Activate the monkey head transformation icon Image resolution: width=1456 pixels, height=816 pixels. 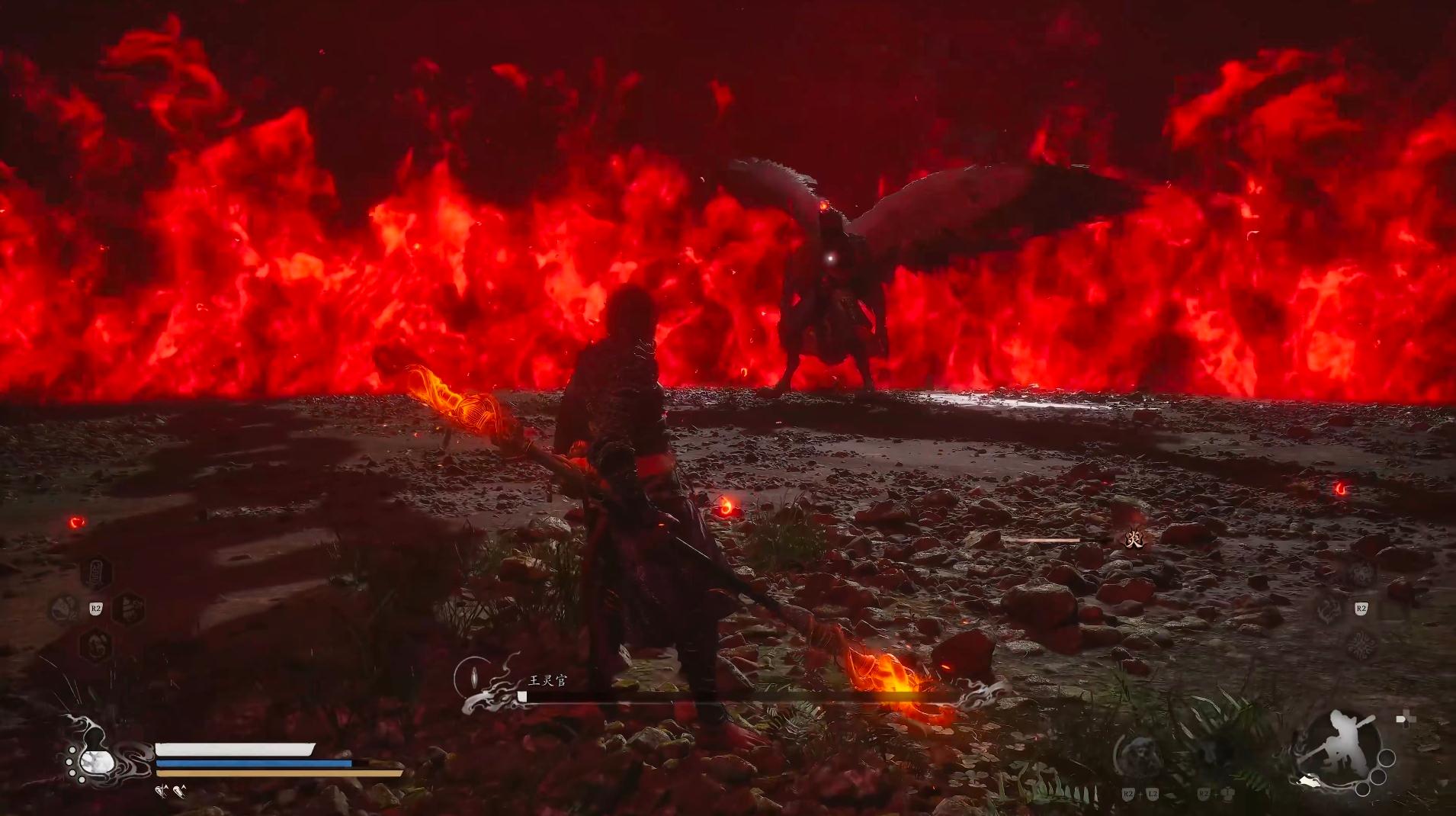pyautogui.click(x=1138, y=755)
